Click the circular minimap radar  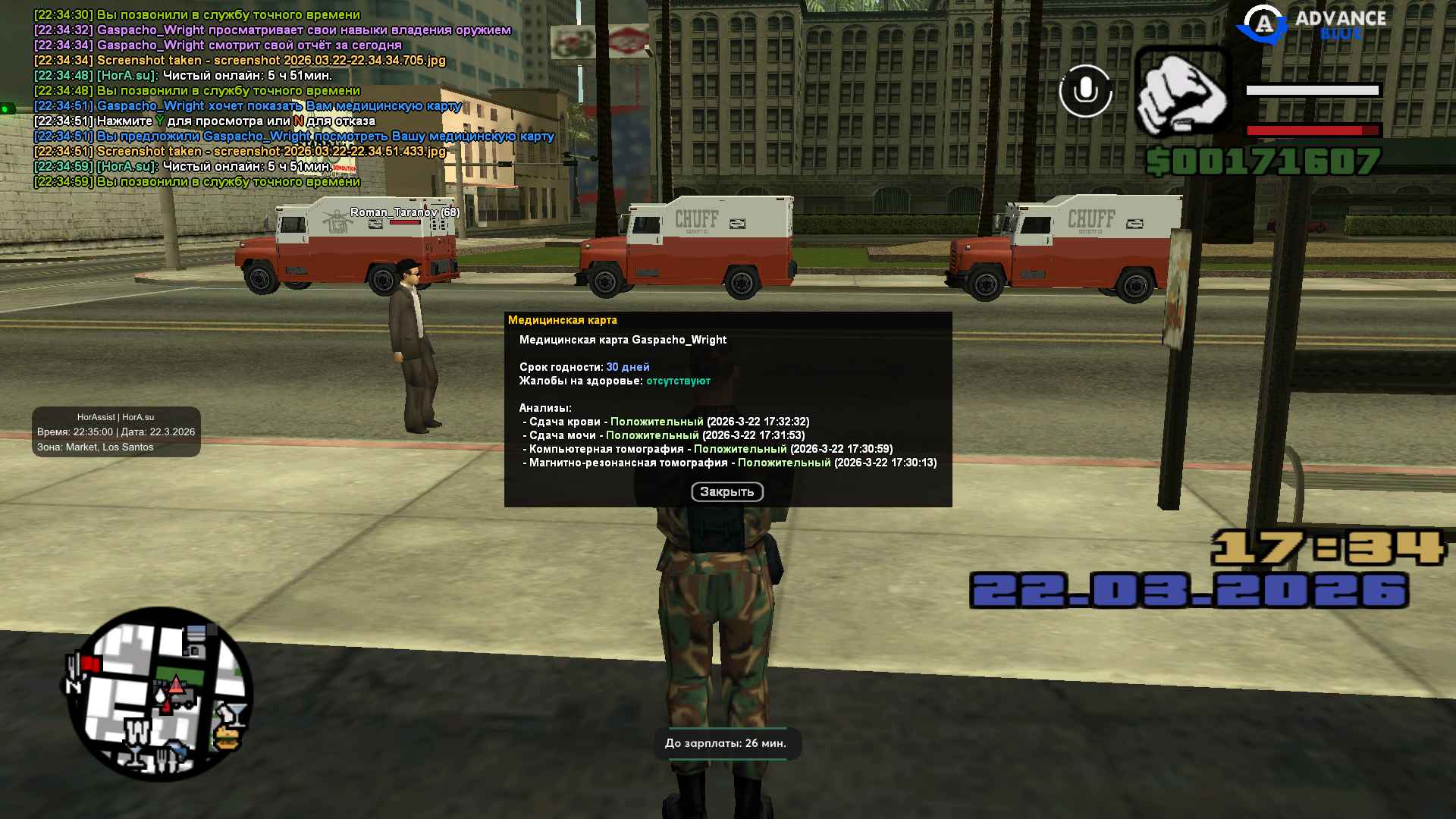tap(159, 694)
